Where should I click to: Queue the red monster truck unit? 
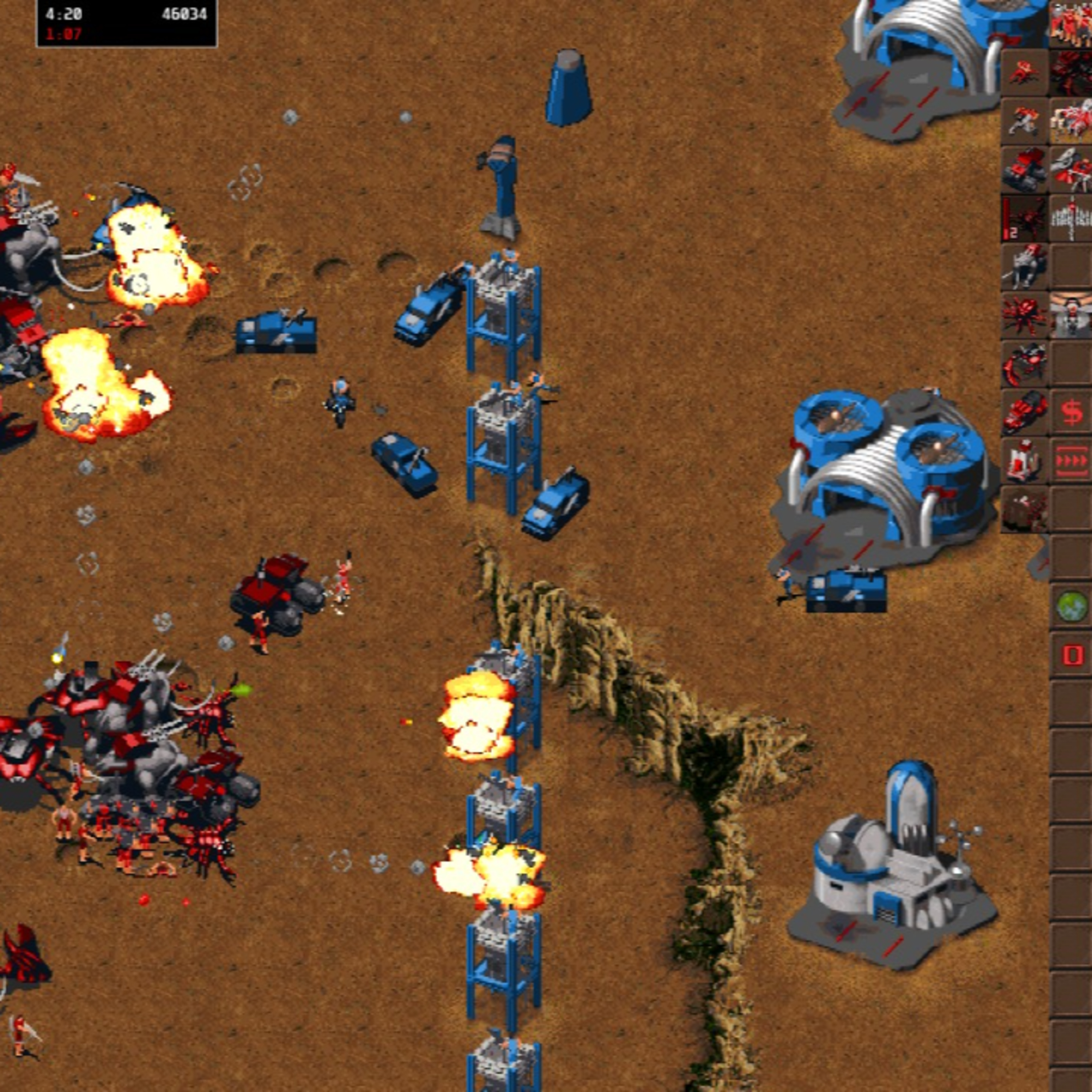coord(1024,169)
